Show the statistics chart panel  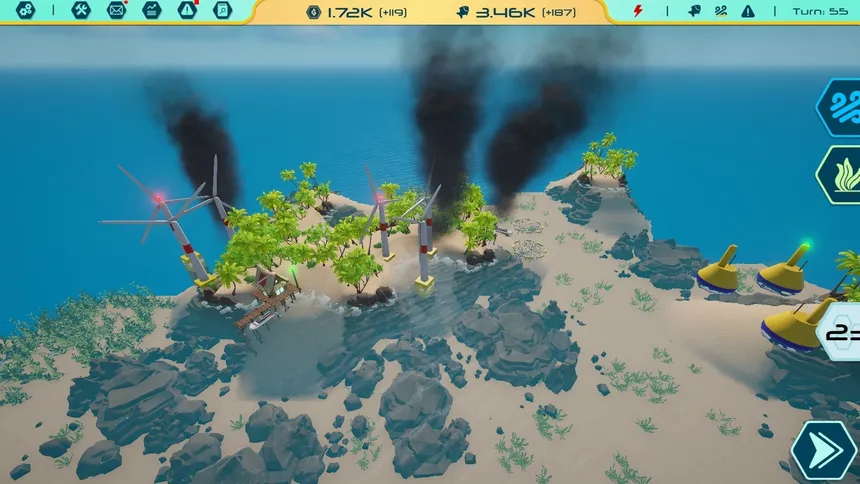(x=151, y=11)
